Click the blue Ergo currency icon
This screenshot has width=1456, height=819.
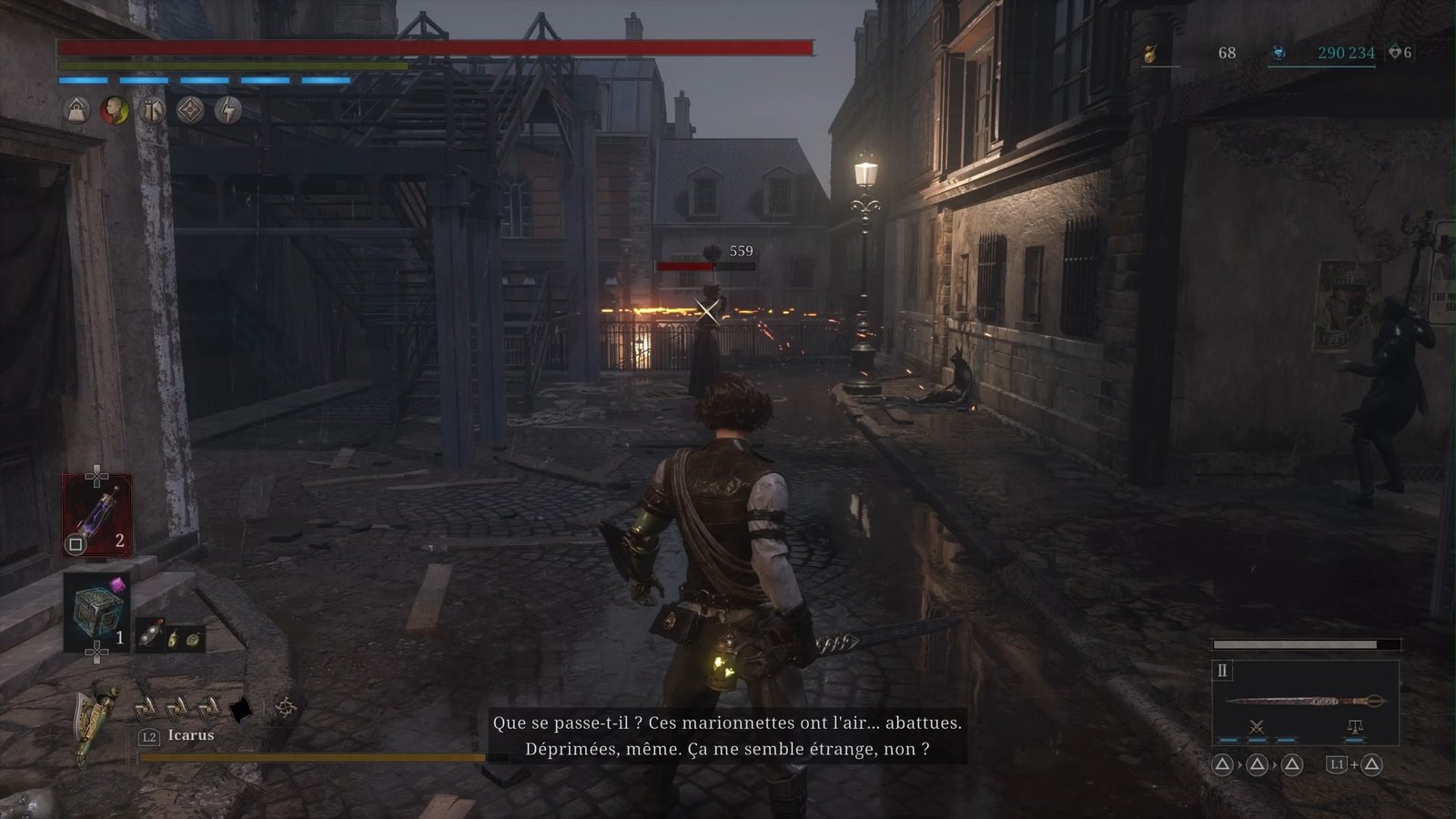tap(1279, 53)
